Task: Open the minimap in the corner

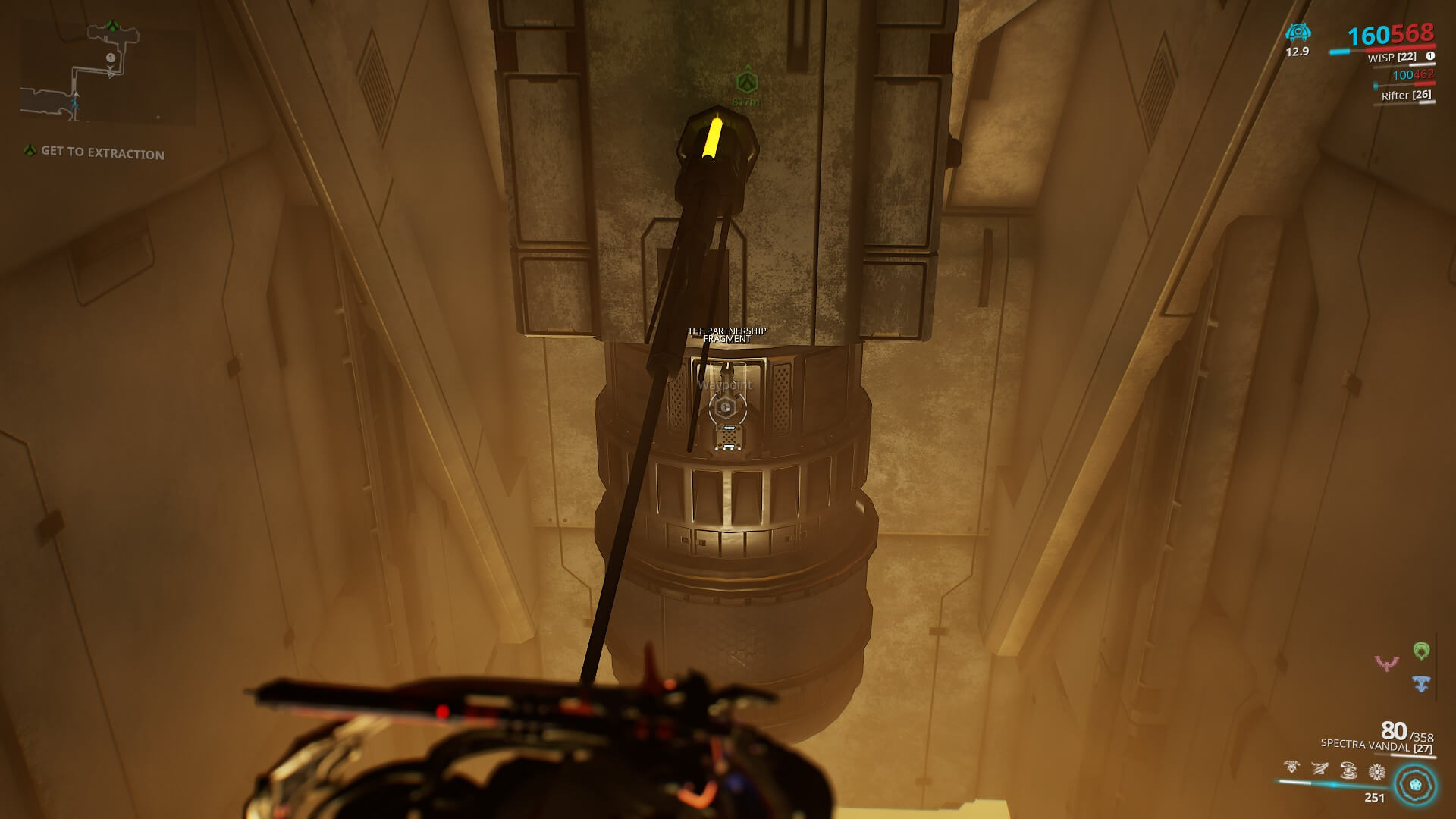Action: coord(108,74)
